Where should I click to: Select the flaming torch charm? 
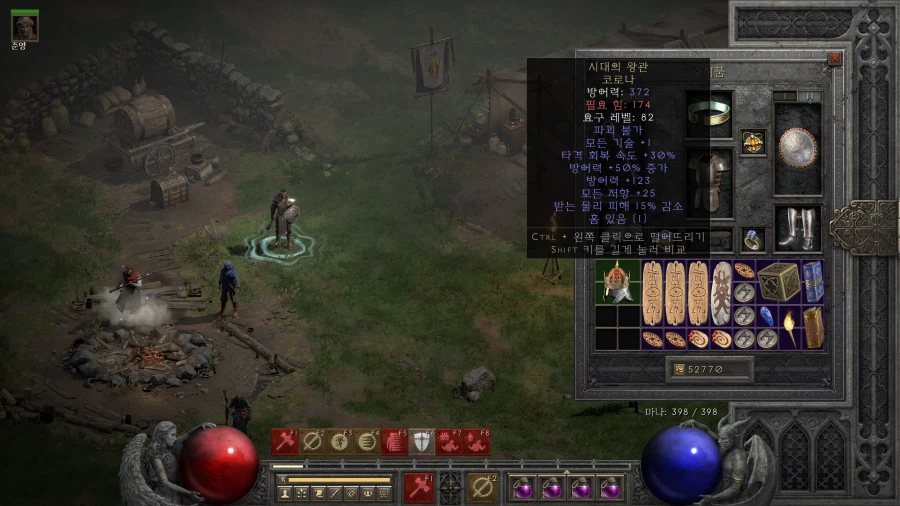coord(789,327)
